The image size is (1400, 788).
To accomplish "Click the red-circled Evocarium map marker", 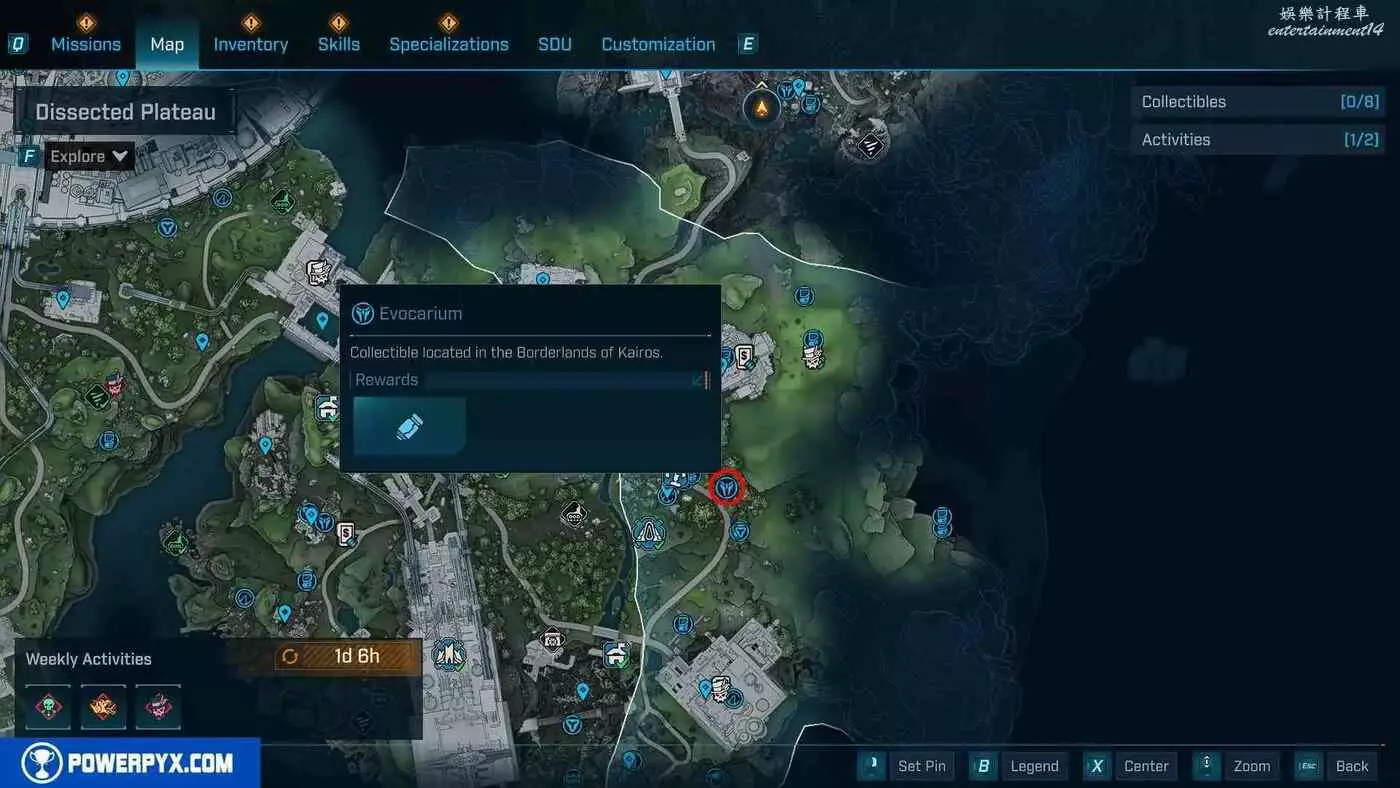I will pos(727,488).
